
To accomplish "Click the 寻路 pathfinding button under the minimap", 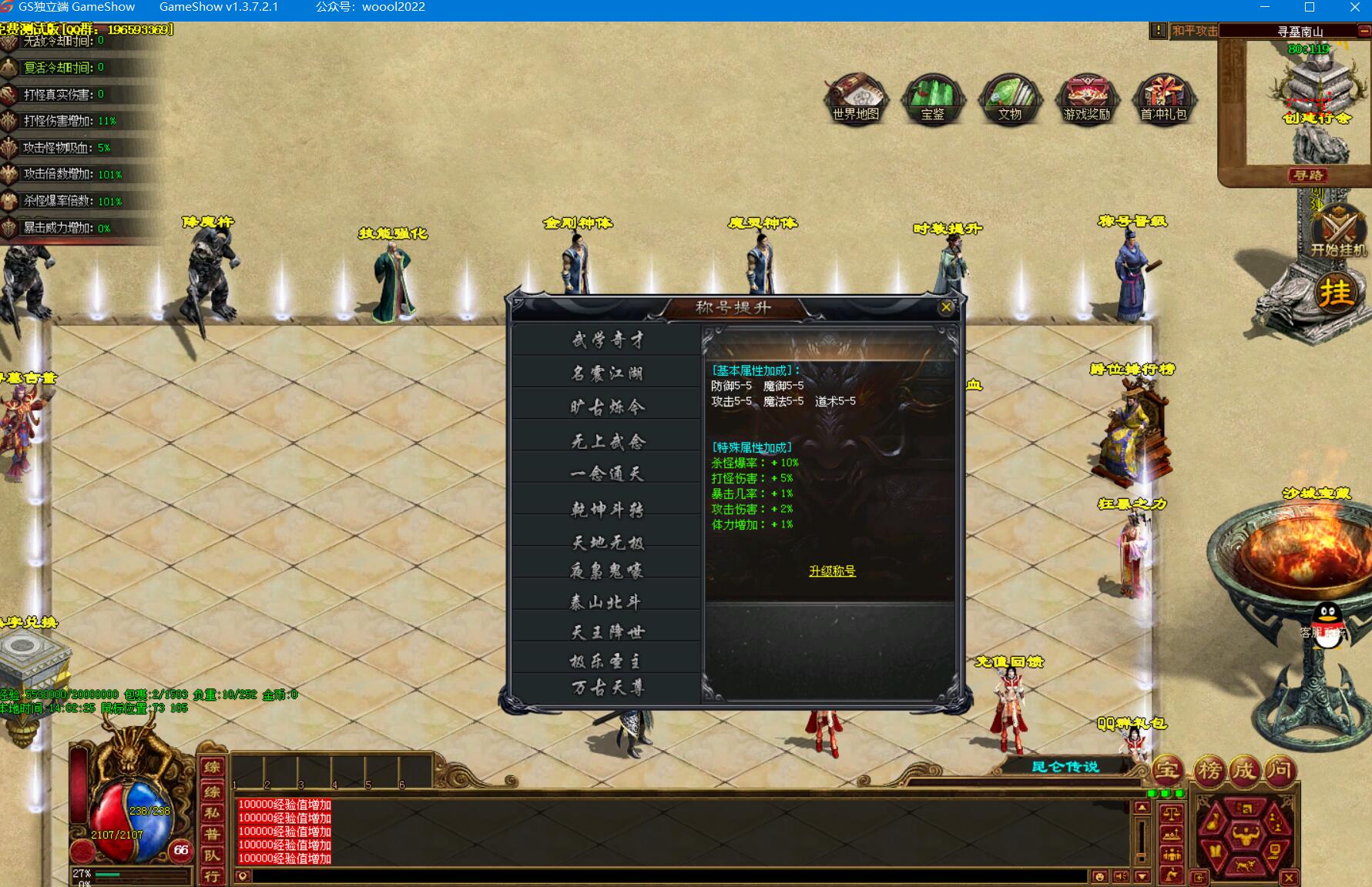I will pos(1308,176).
